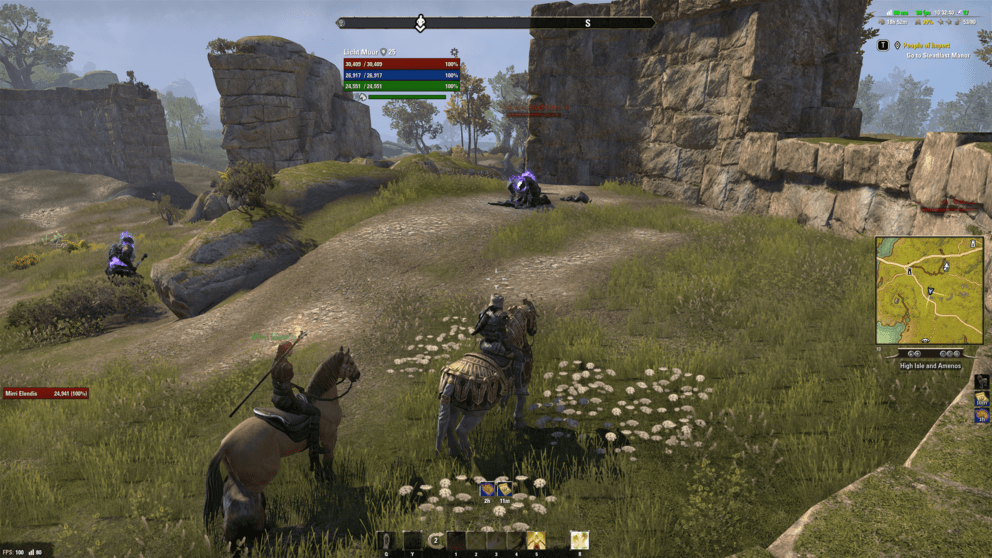Screen dimensions: 992x558
Task: Click the minimap of High Isle
Action: (x=929, y=290)
